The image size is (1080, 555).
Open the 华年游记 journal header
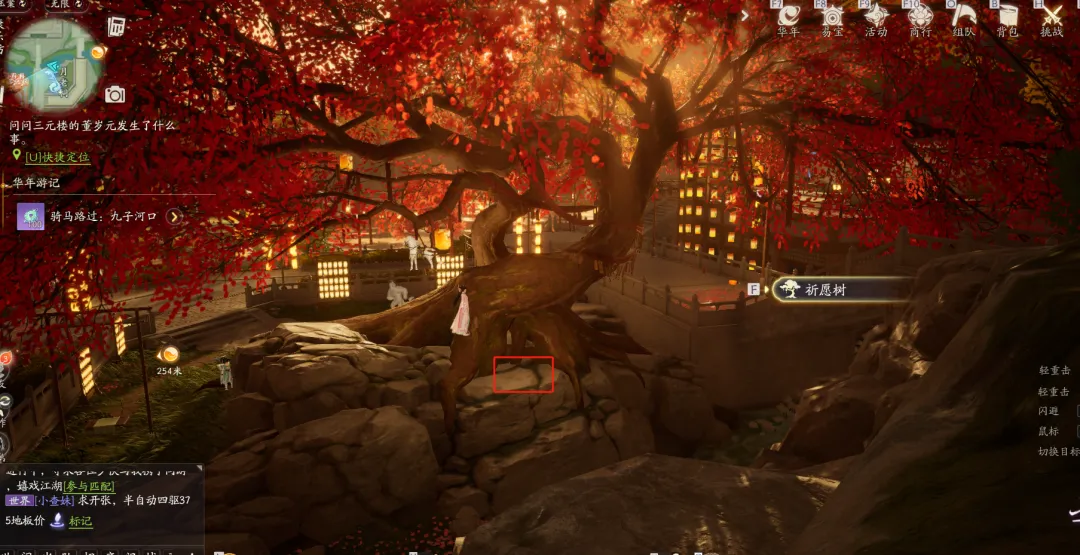tap(37, 183)
